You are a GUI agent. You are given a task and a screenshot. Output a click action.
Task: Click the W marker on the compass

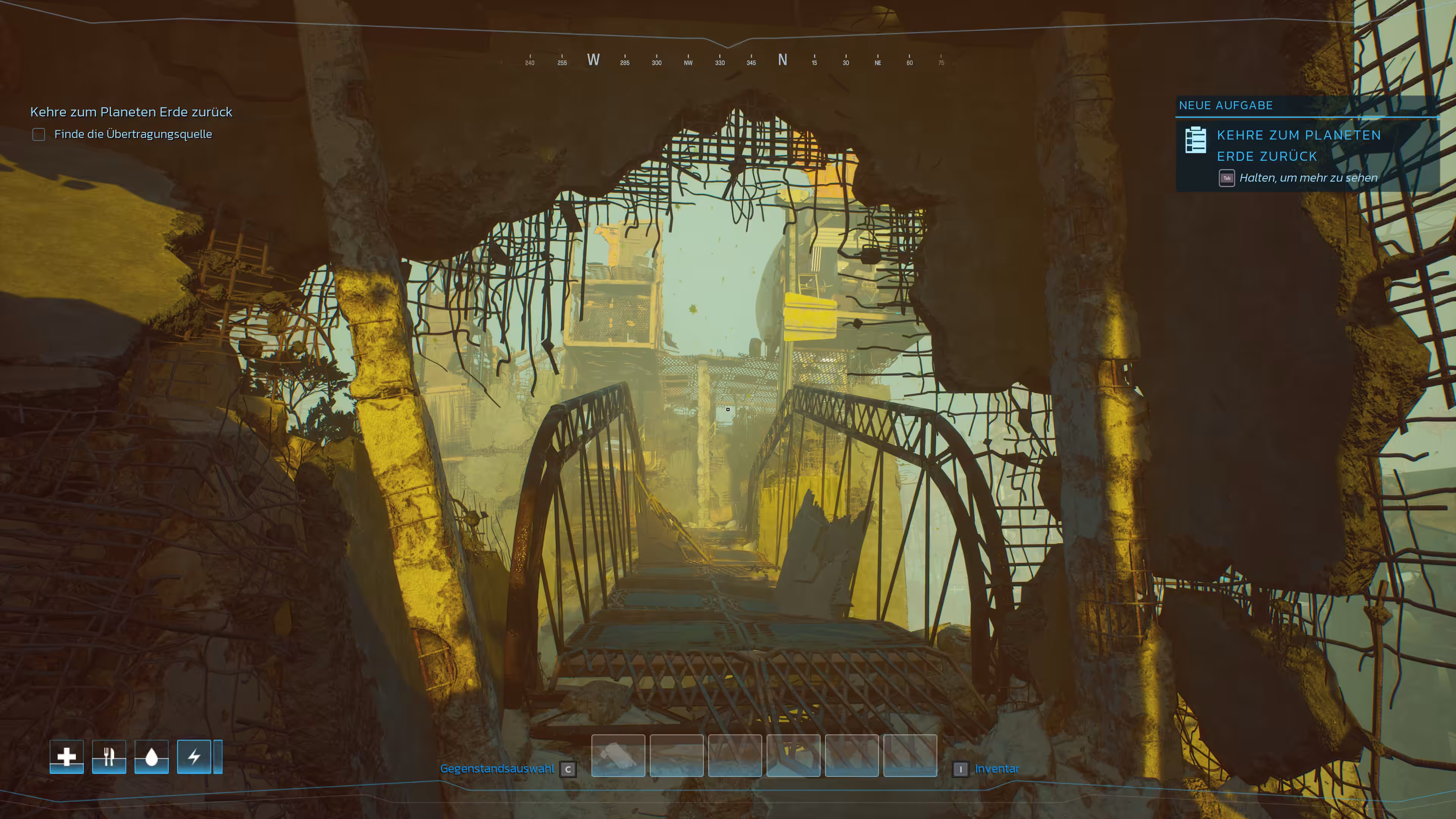(x=593, y=60)
